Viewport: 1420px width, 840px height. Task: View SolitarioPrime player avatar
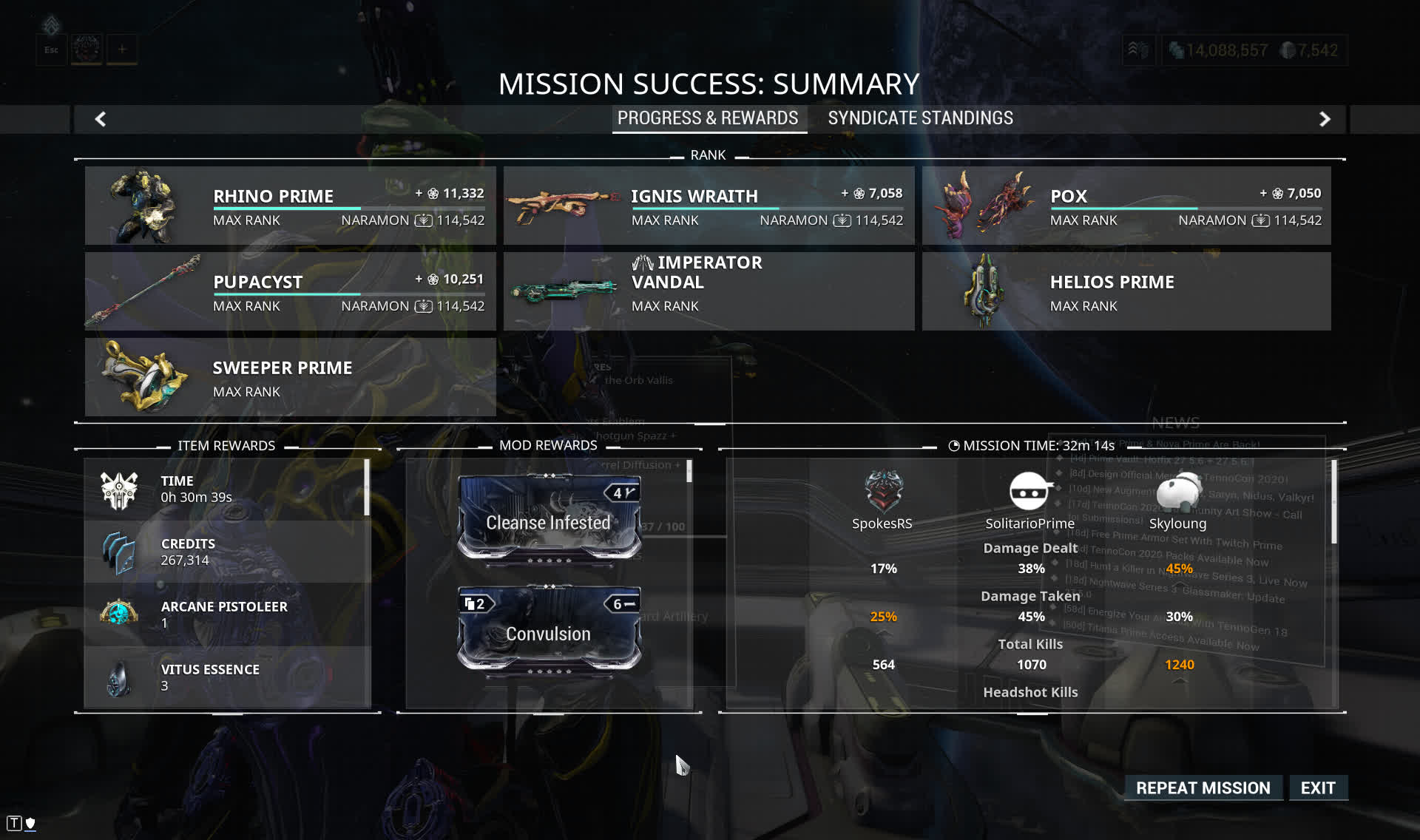tap(1029, 491)
